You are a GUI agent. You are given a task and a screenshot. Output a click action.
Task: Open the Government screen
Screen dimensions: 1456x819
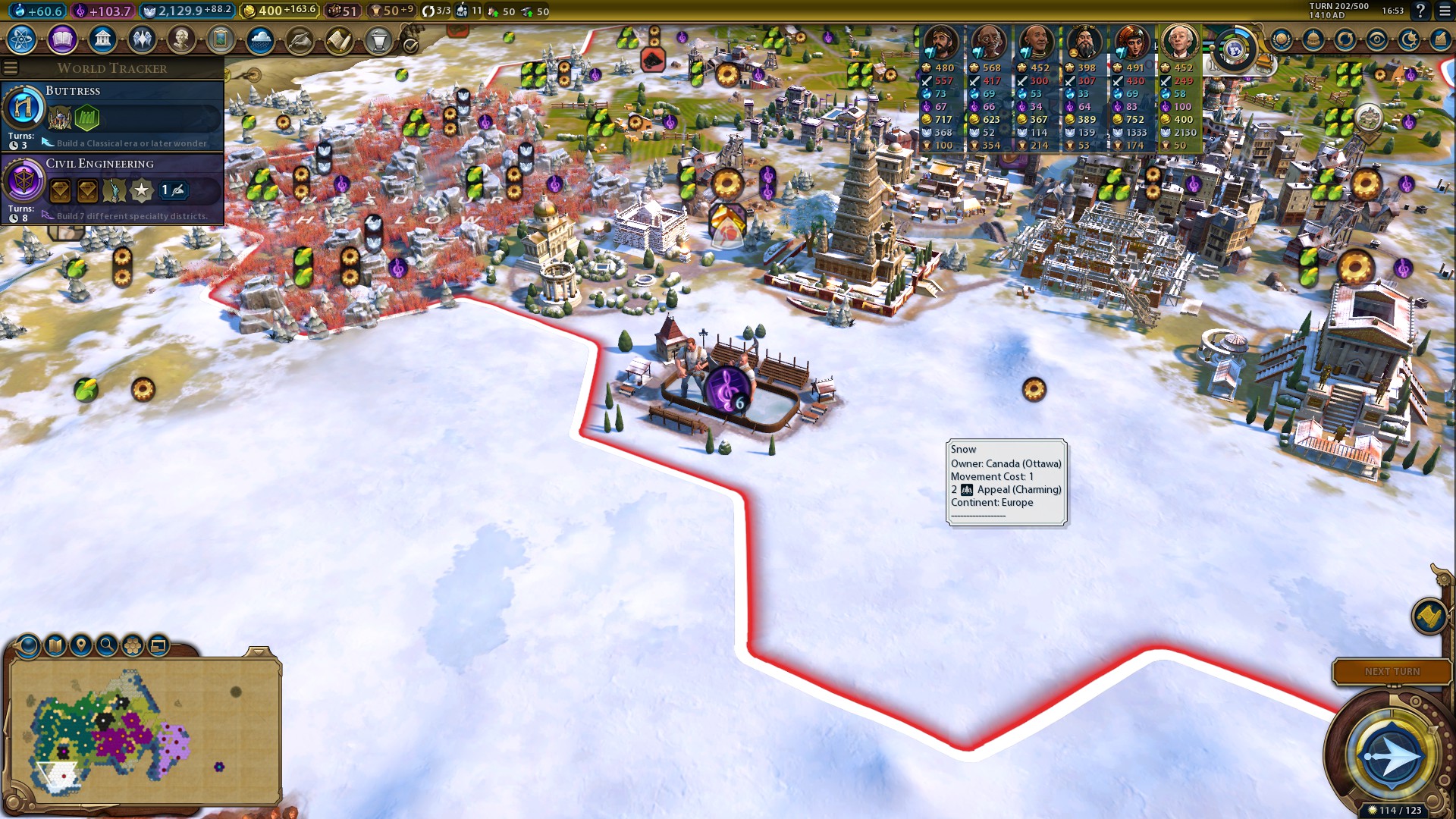[x=102, y=39]
